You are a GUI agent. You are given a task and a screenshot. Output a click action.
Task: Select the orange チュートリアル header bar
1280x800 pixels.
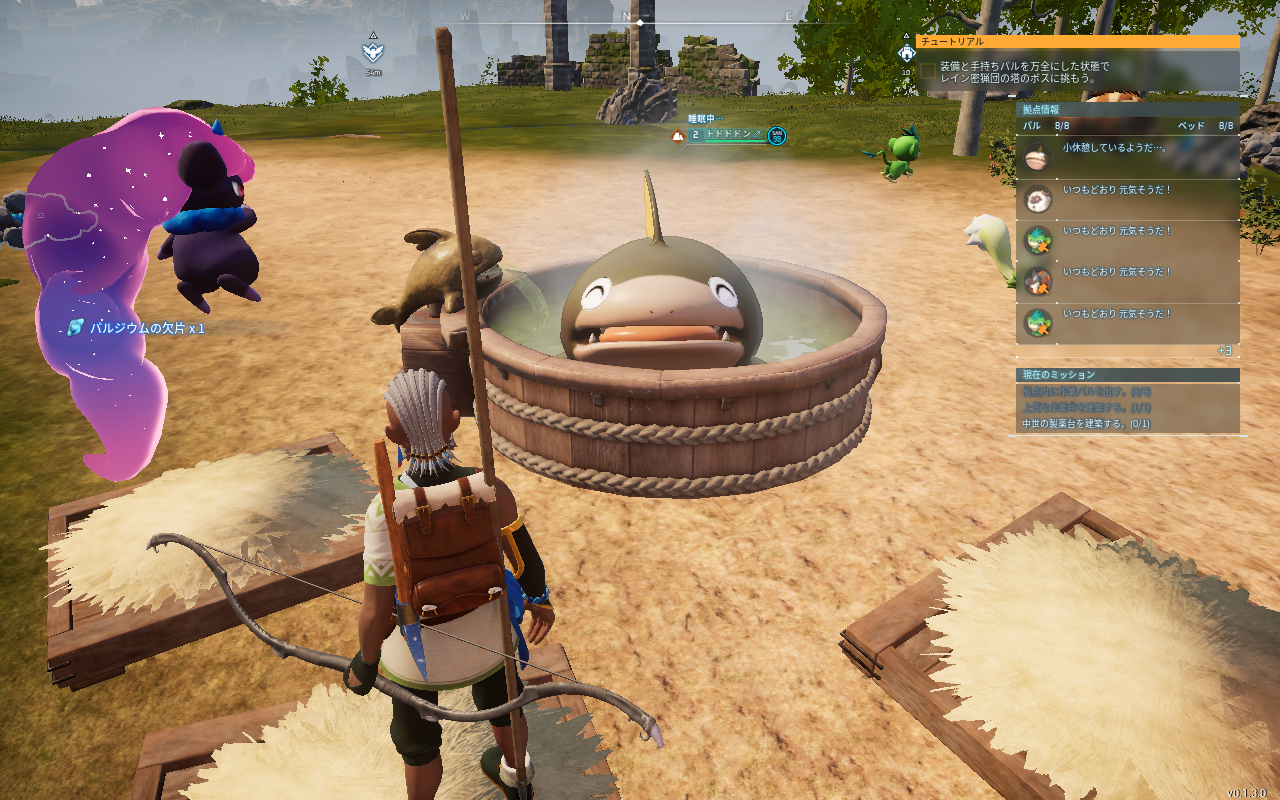click(x=1077, y=42)
